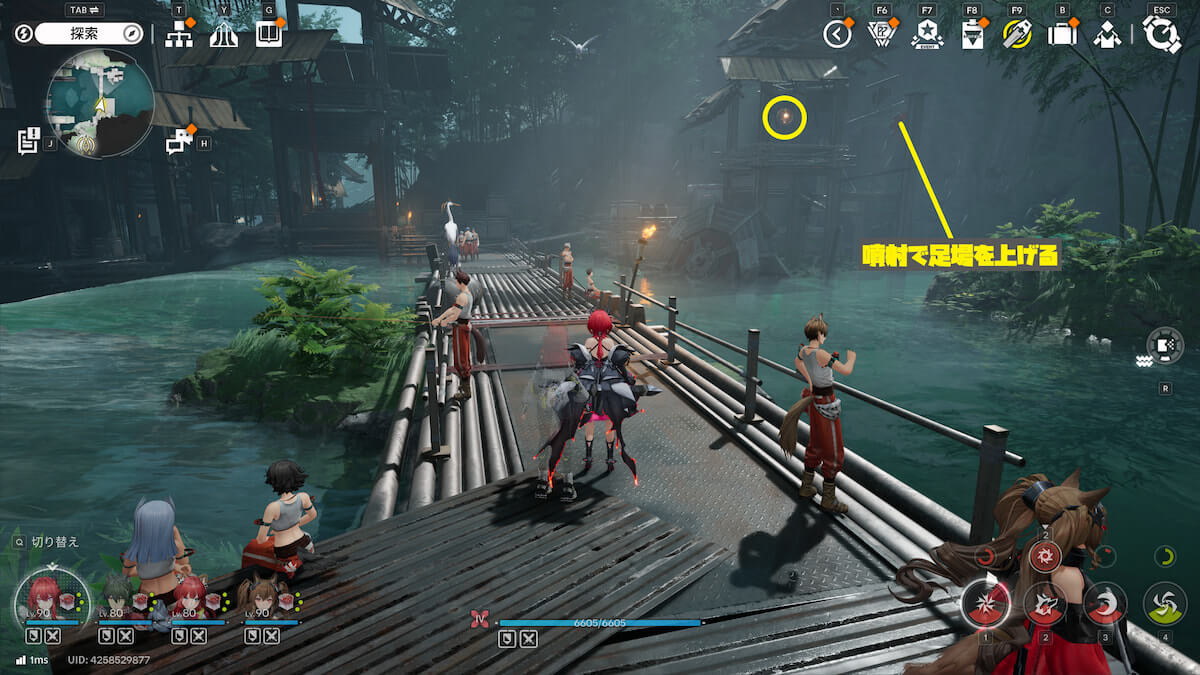The height and width of the screenshot is (675, 1200).
Task: Open the yellow-ringed ticket icon
Action: coord(1017,35)
